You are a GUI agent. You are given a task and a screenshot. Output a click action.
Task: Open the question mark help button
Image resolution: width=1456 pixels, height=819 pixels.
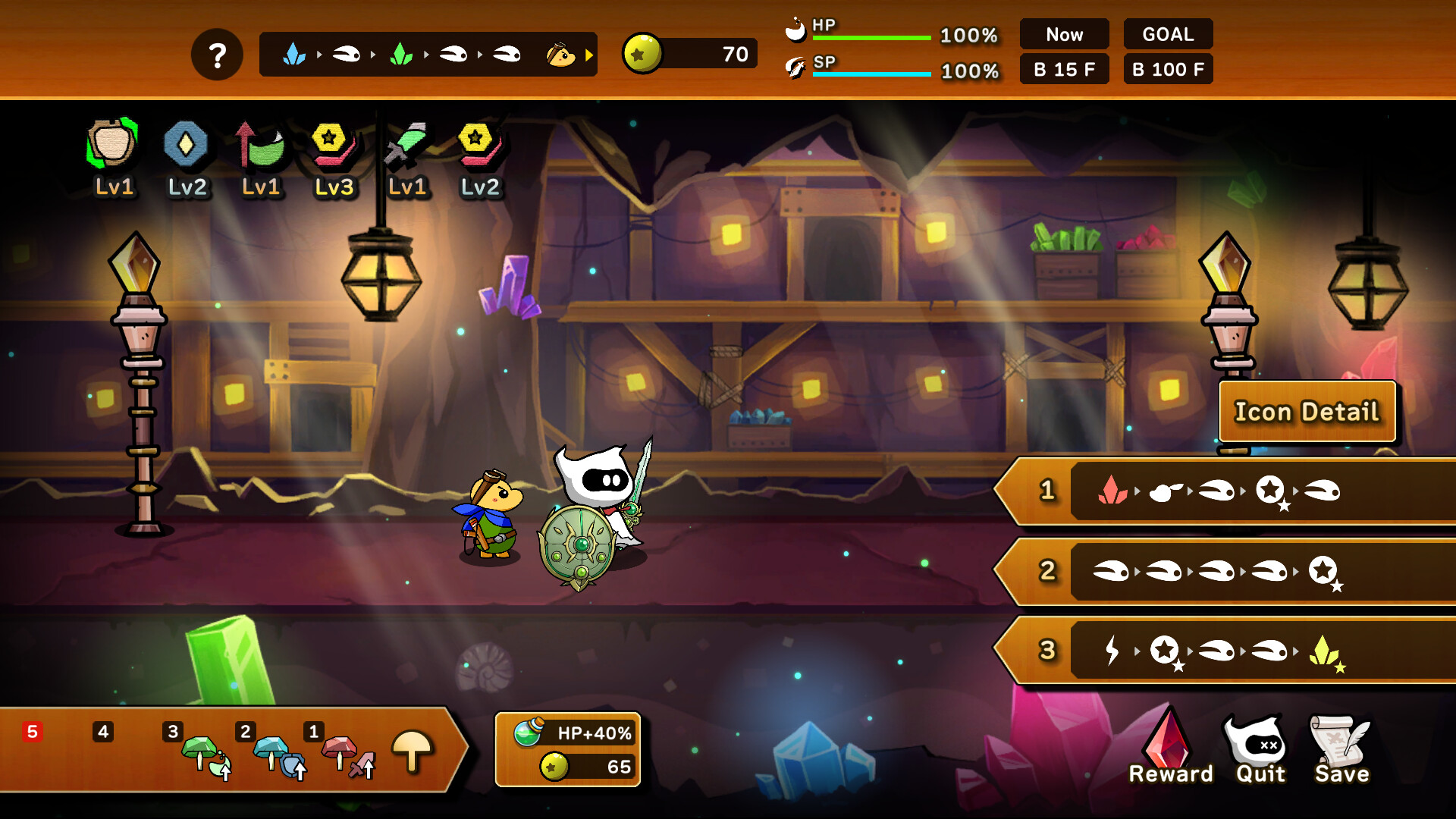click(218, 54)
